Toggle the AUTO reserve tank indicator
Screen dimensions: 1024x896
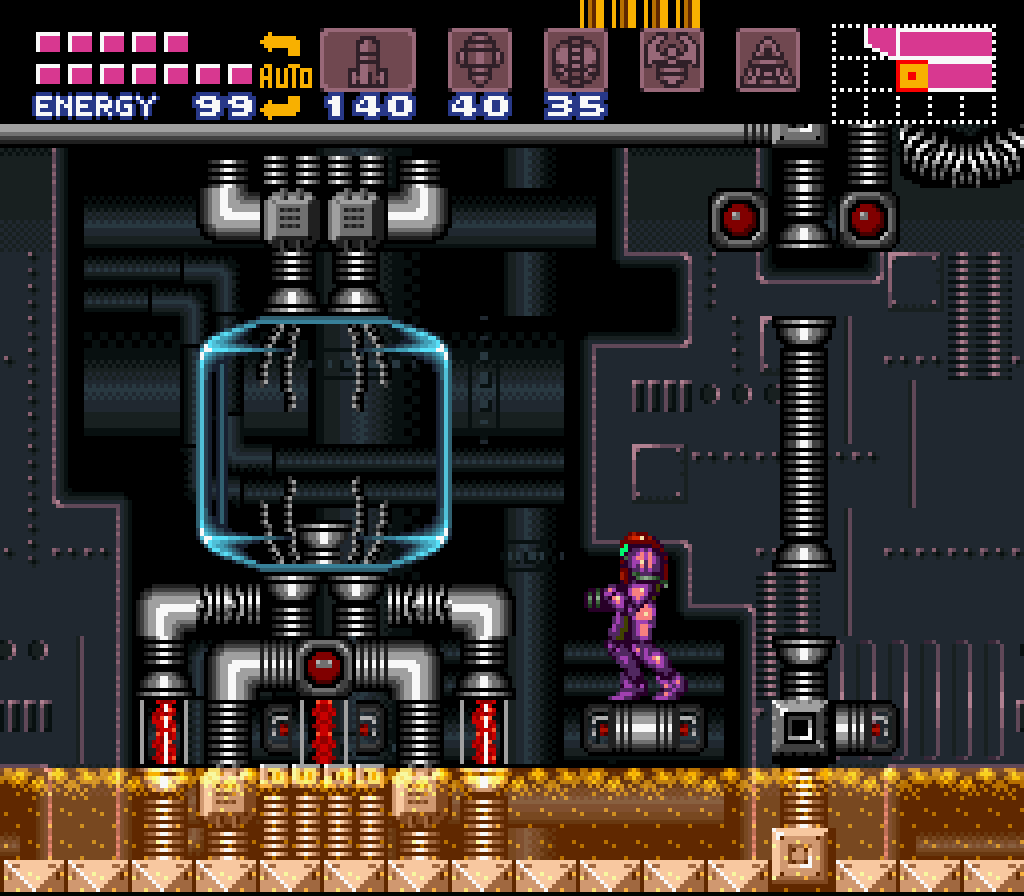pos(285,75)
